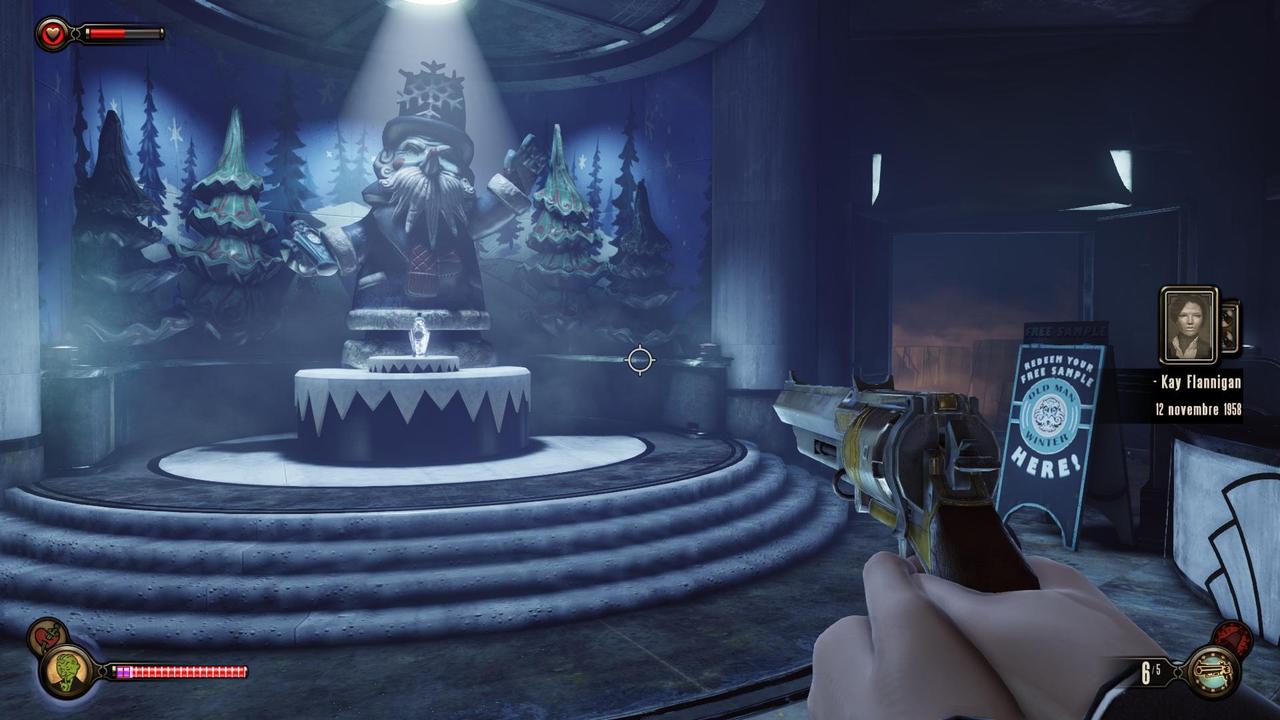Open the Kay Flannigan audio log portrait
The image size is (1280, 720).
click(1188, 326)
